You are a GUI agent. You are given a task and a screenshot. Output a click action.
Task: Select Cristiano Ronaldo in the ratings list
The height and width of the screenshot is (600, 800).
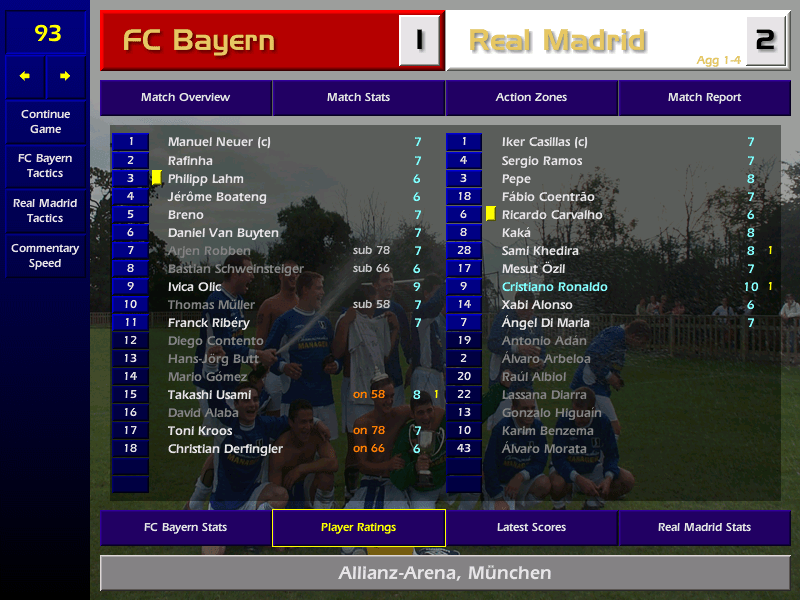554,287
